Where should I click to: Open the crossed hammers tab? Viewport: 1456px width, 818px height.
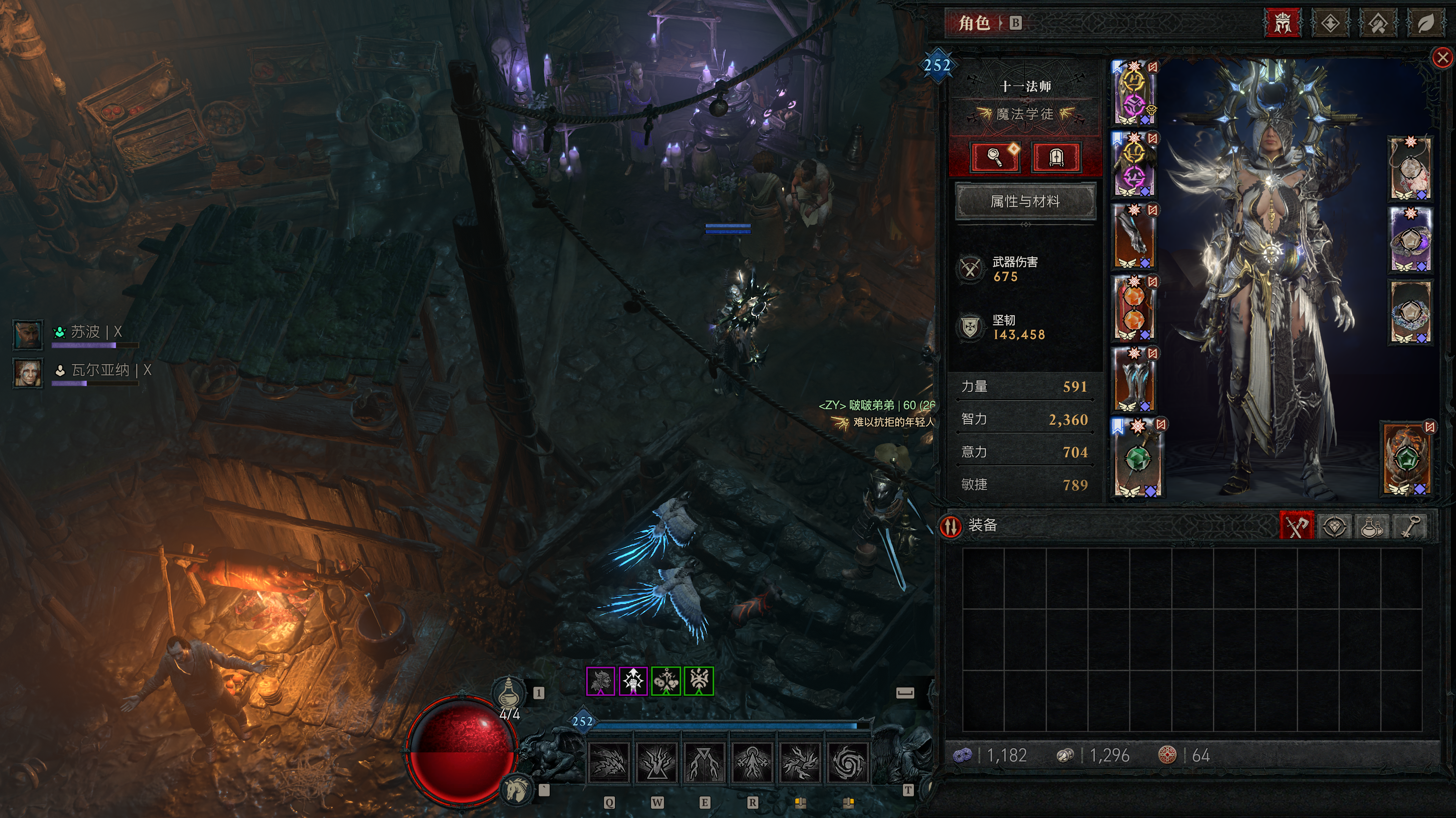point(1377,23)
